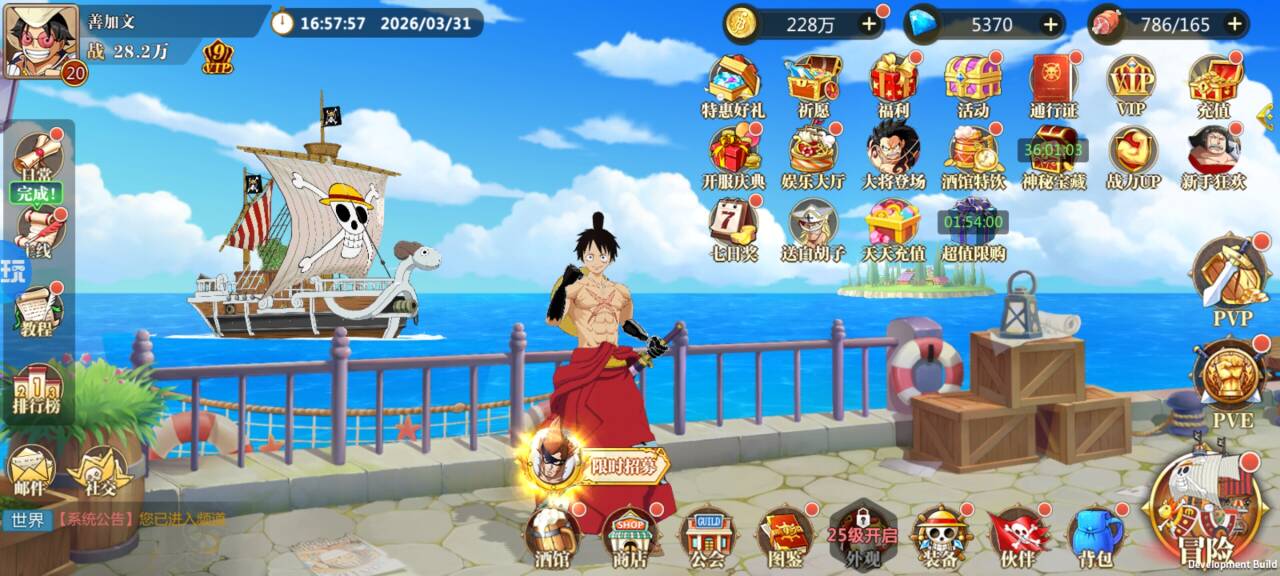Open the 福利 welfare rewards
This screenshot has height=576, width=1280.
[894, 86]
